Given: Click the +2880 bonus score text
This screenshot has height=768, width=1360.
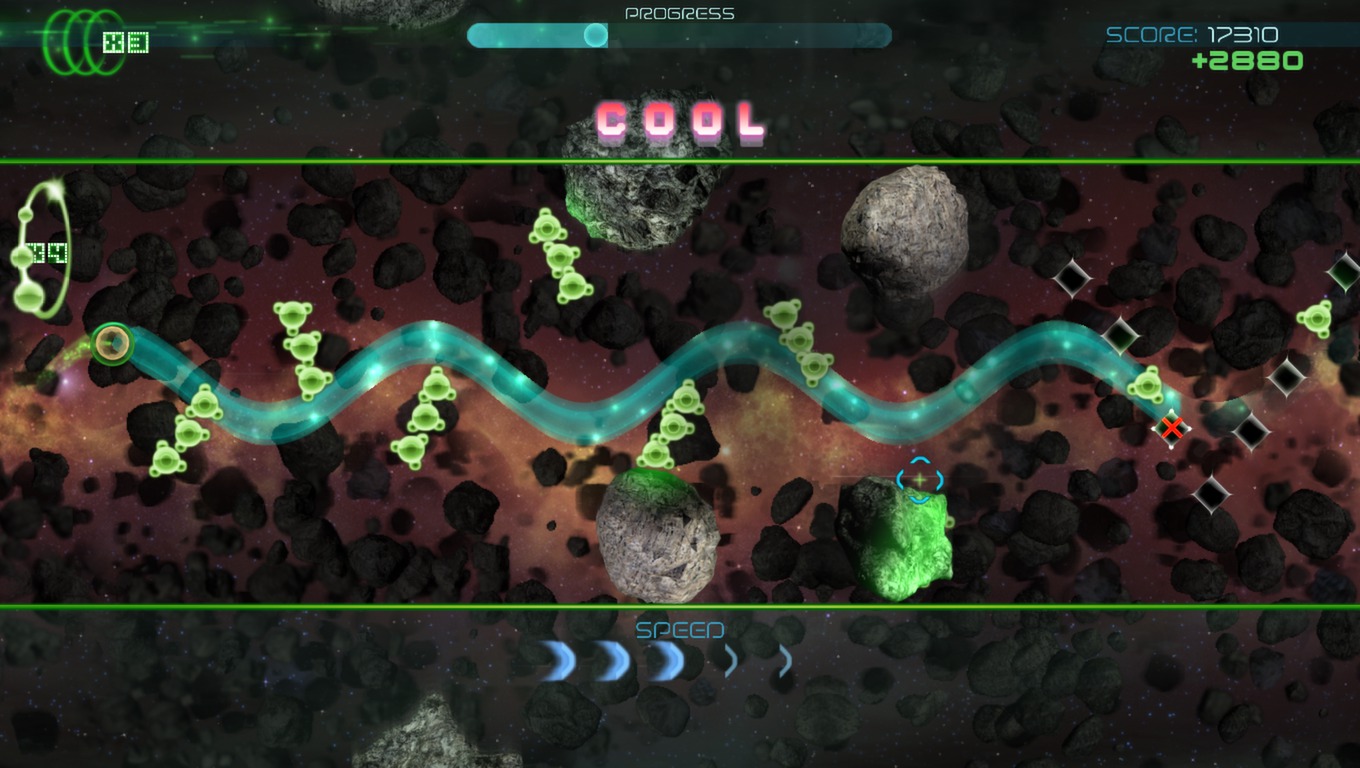Looking at the screenshot, I should click(x=1246, y=61).
